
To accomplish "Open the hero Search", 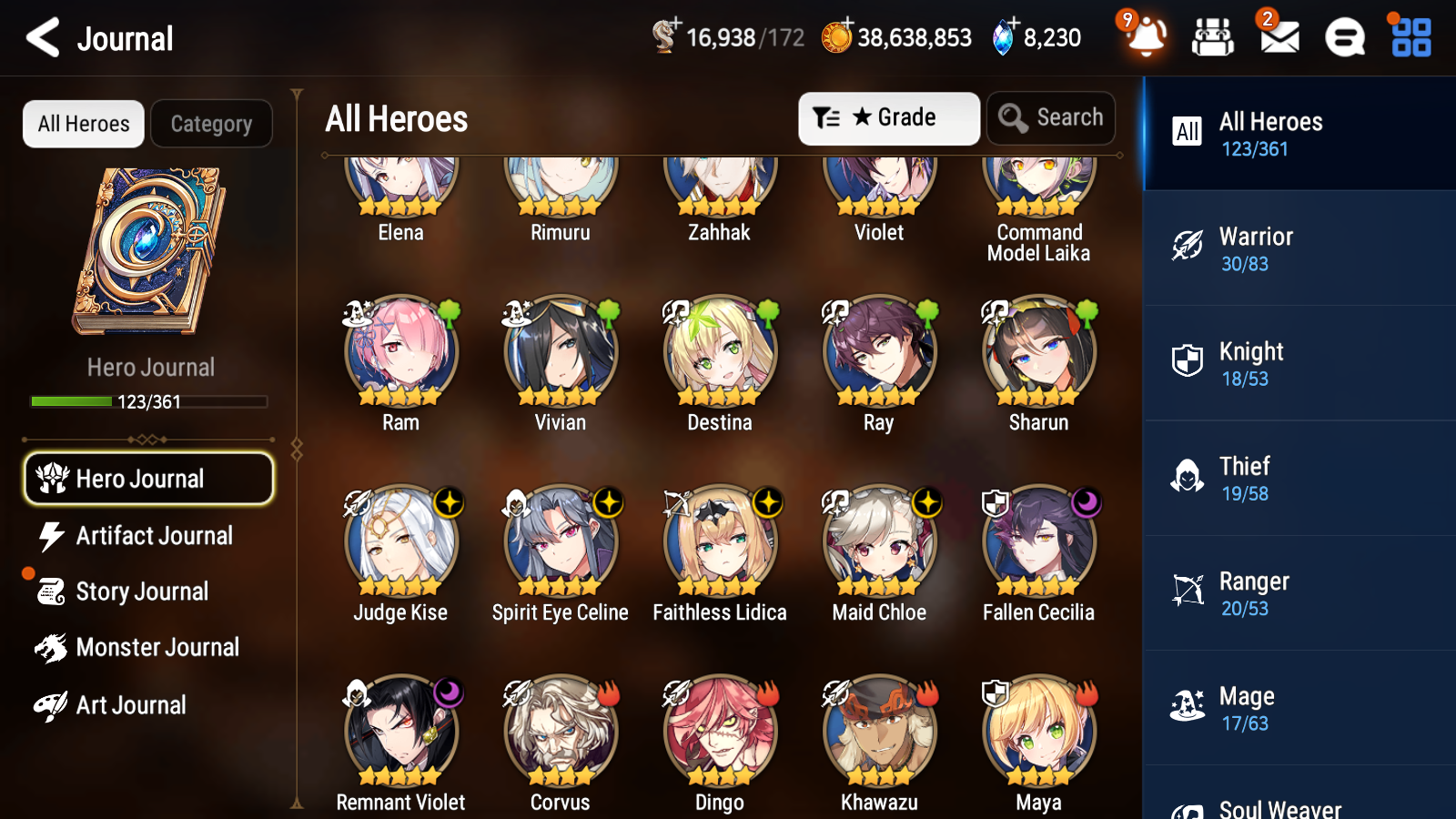I will pos(1050,117).
